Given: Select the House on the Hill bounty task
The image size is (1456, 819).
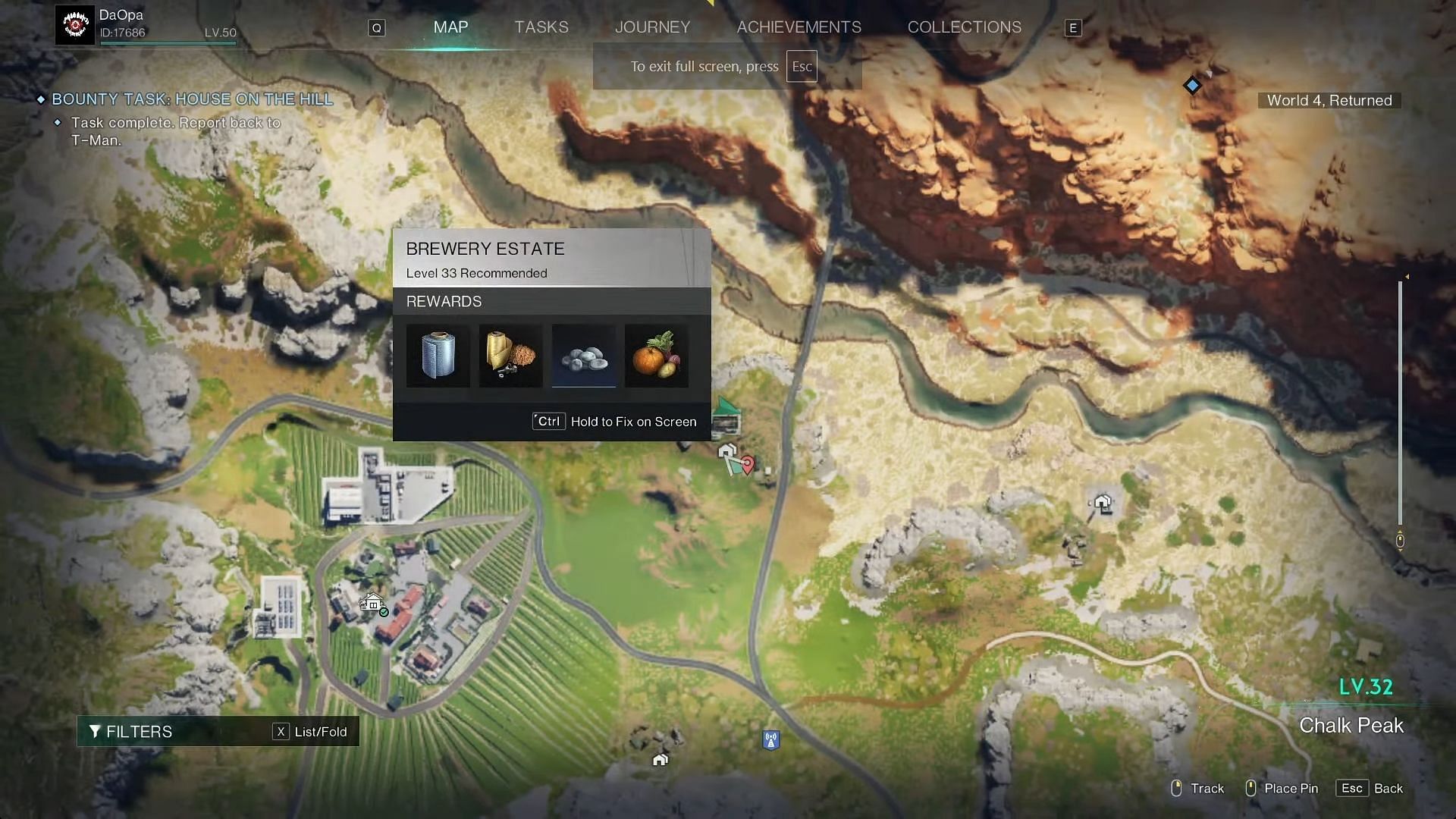Looking at the screenshot, I should click(x=192, y=99).
